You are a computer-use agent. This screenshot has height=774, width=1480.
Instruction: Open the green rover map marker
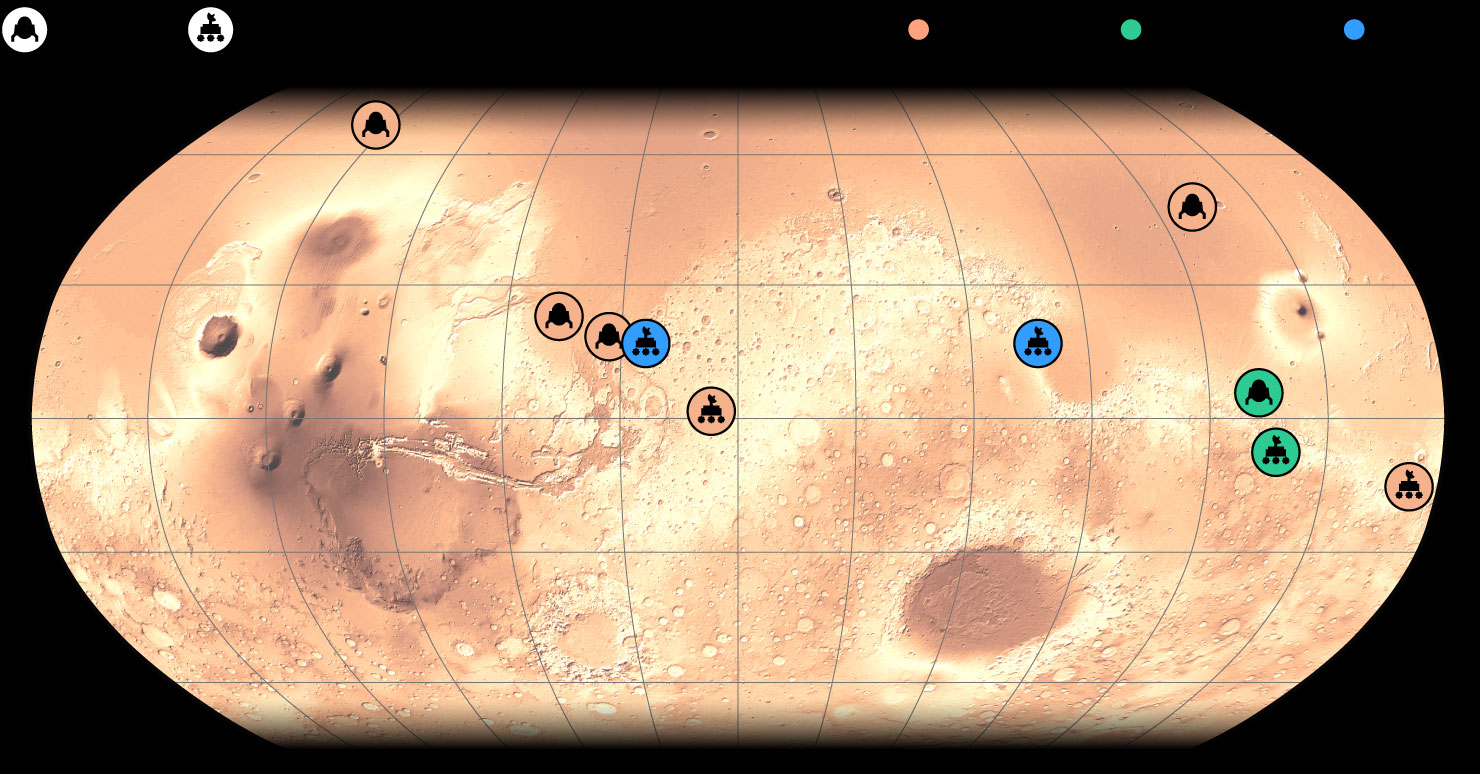tap(1275, 452)
